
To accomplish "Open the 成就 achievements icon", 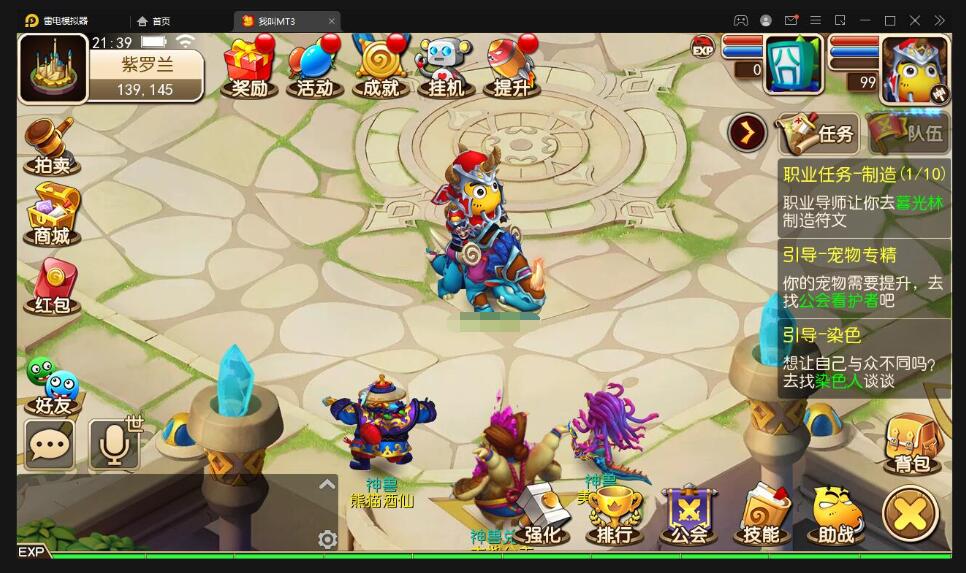I will (381, 67).
